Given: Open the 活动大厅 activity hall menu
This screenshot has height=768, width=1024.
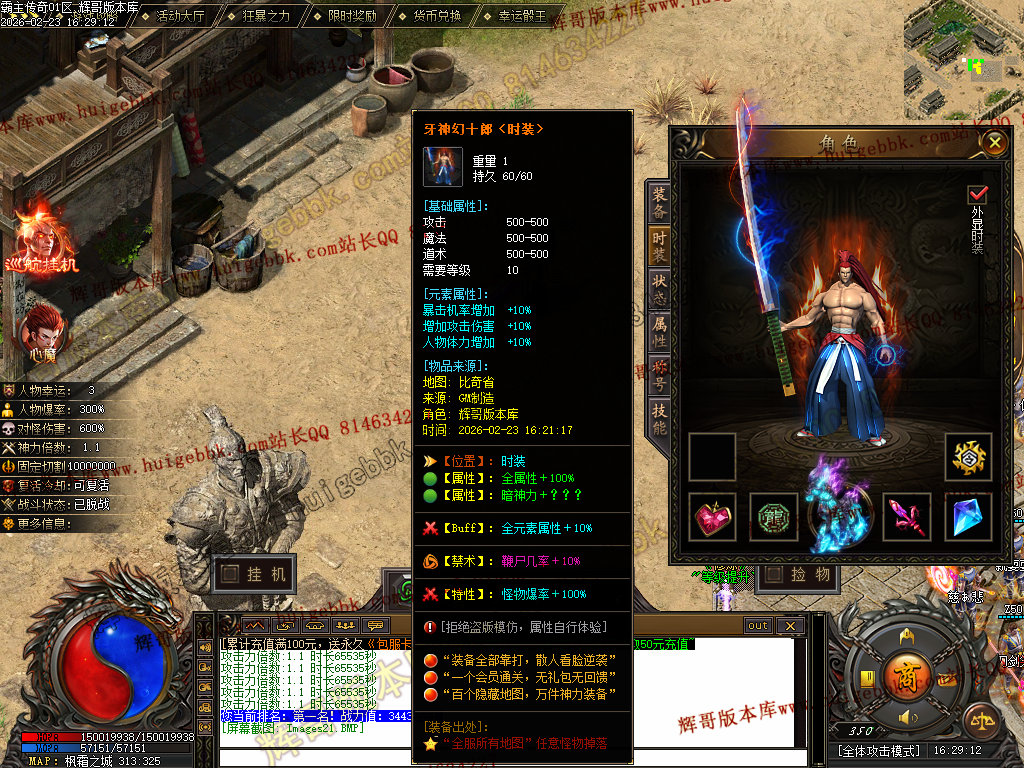Looking at the screenshot, I should pyautogui.click(x=180, y=16).
